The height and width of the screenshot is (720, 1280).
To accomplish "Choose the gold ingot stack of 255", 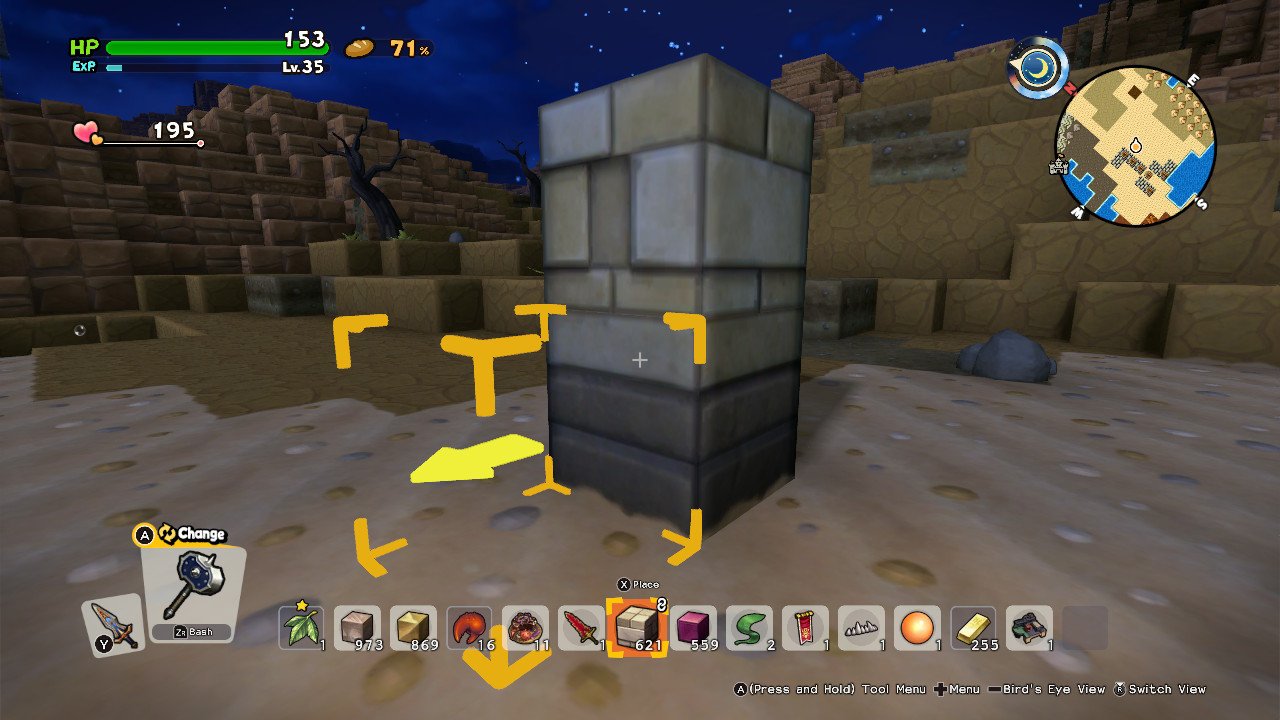I will point(973,628).
